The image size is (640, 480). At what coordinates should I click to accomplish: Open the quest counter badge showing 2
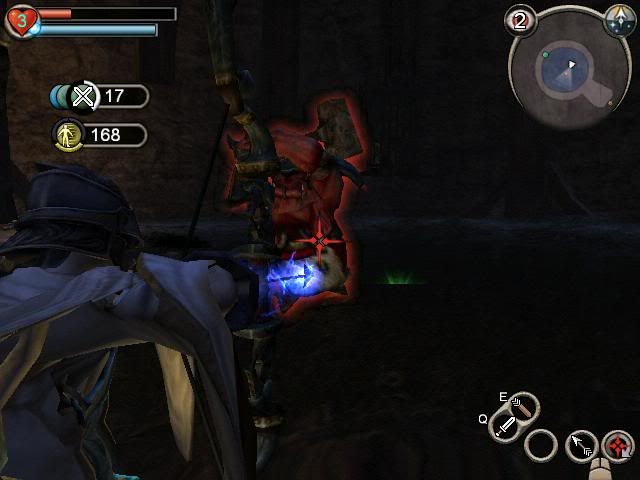pyautogui.click(x=519, y=20)
